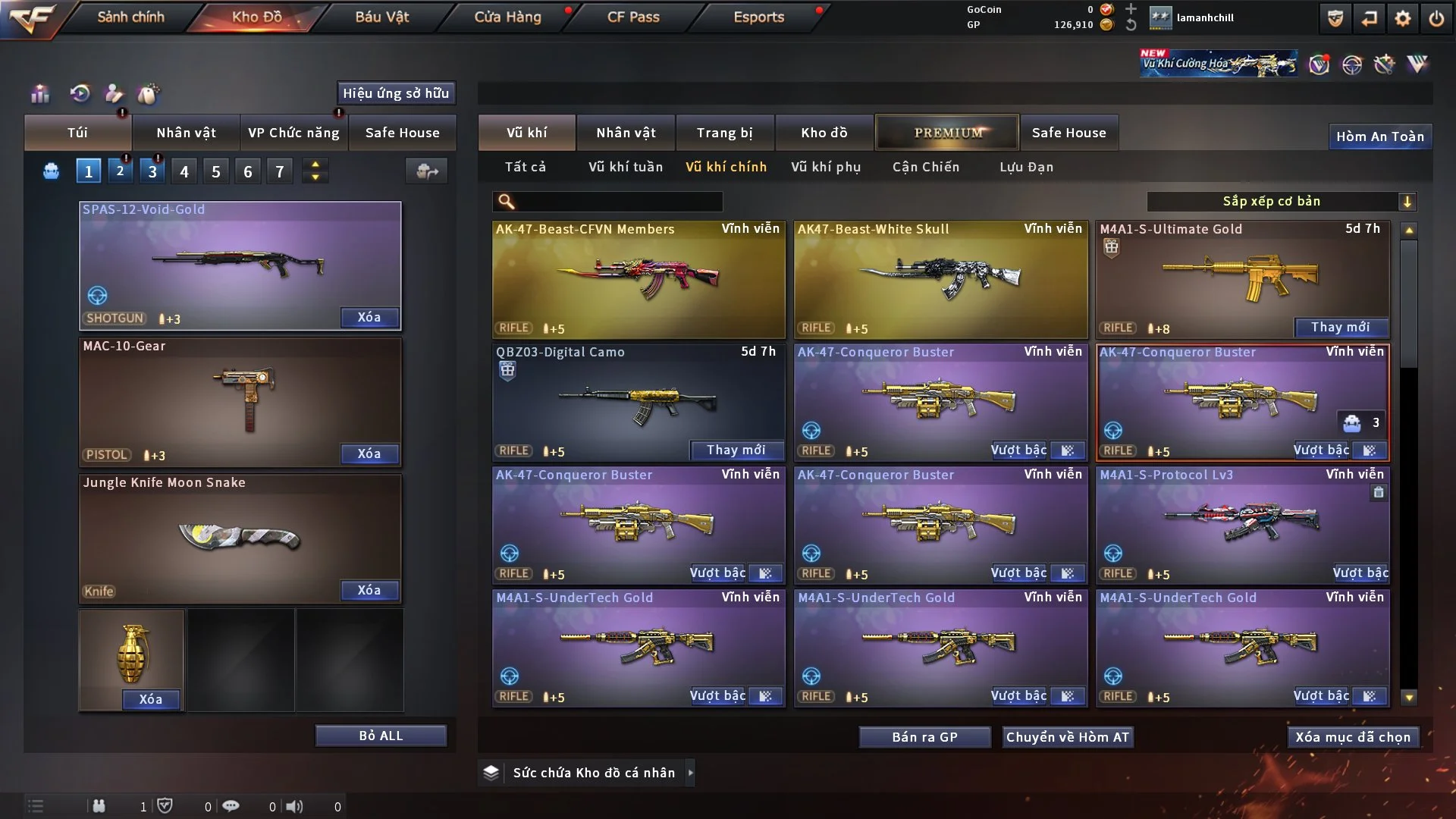Switch to the PREMIUM storage tab

[948, 133]
